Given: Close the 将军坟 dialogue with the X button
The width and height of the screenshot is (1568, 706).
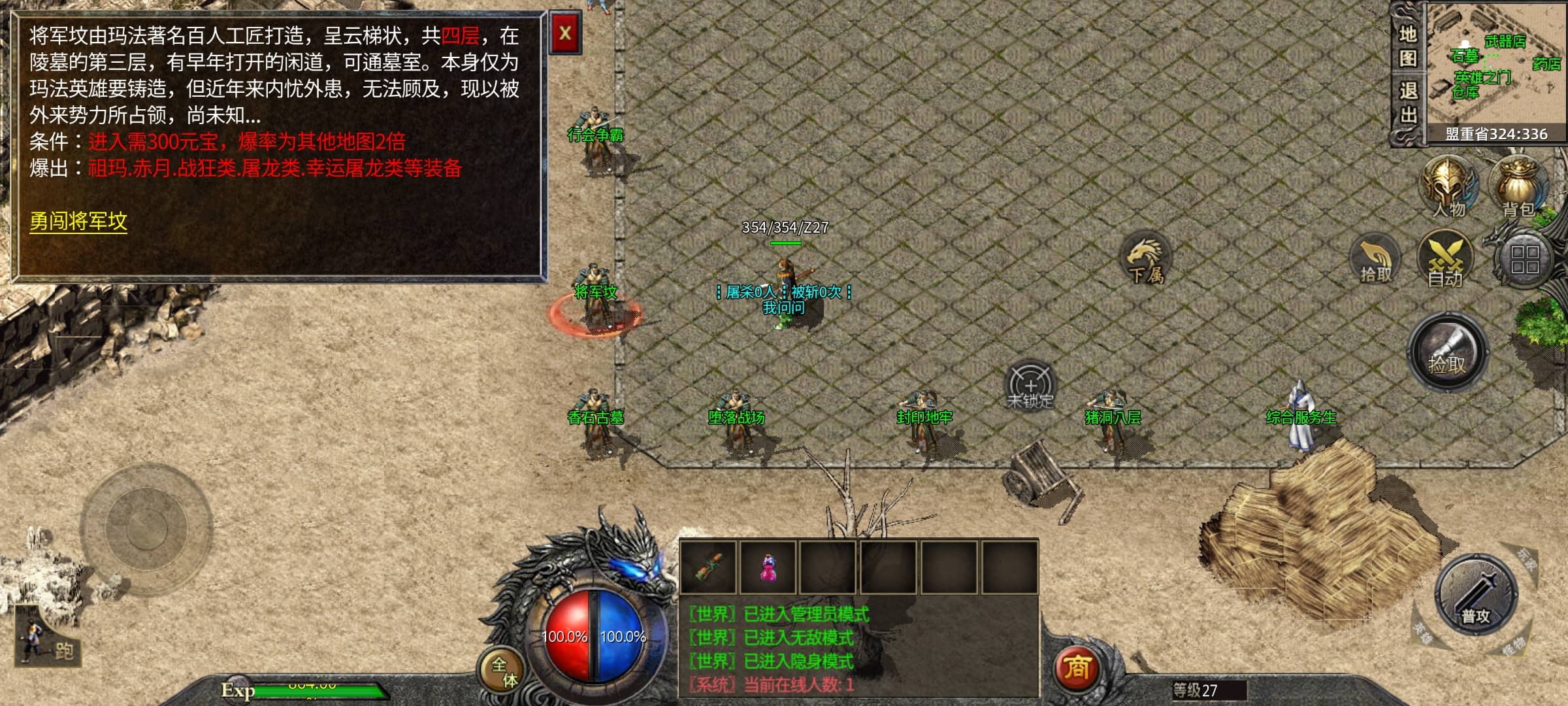Looking at the screenshot, I should click(x=565, y=33).
